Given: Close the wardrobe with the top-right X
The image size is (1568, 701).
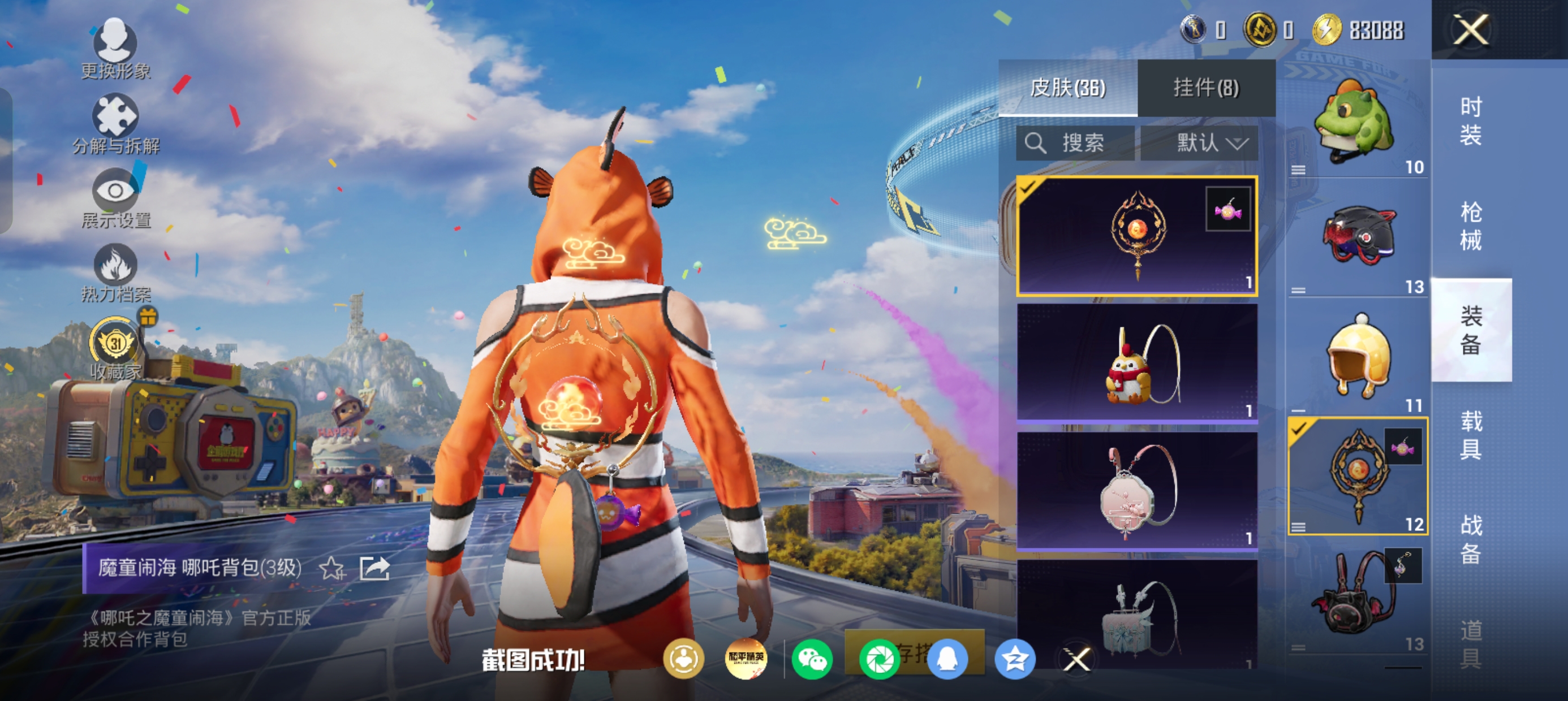Looking at the screenshot, I should click(x=1471, y=30).
